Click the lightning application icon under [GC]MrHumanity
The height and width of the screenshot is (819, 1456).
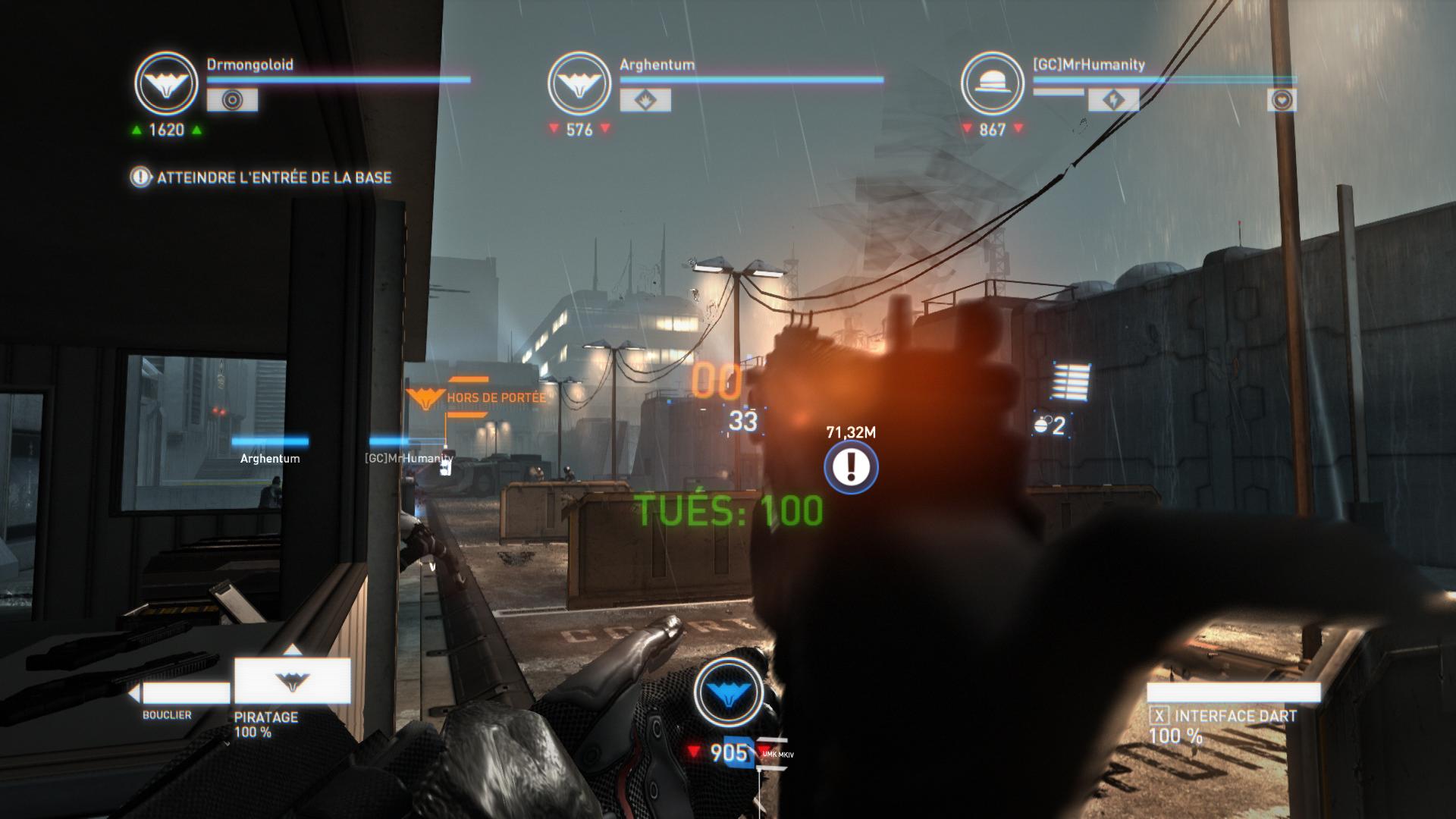point(1113,100)
